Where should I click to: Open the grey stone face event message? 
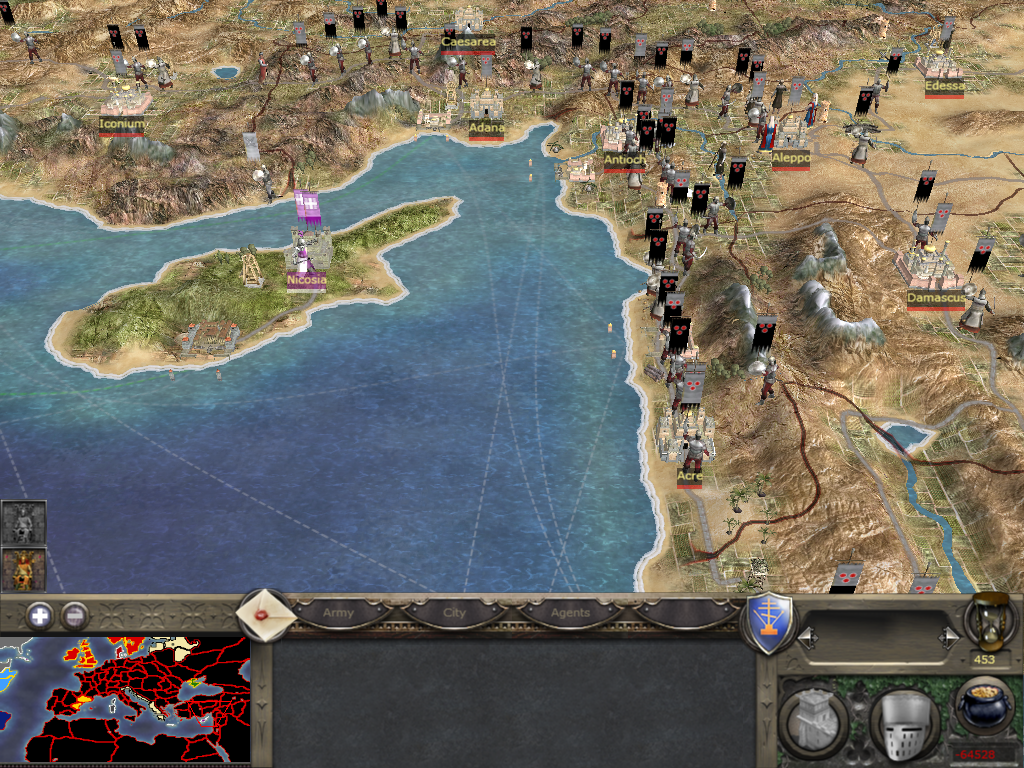(x=23, y=523)
